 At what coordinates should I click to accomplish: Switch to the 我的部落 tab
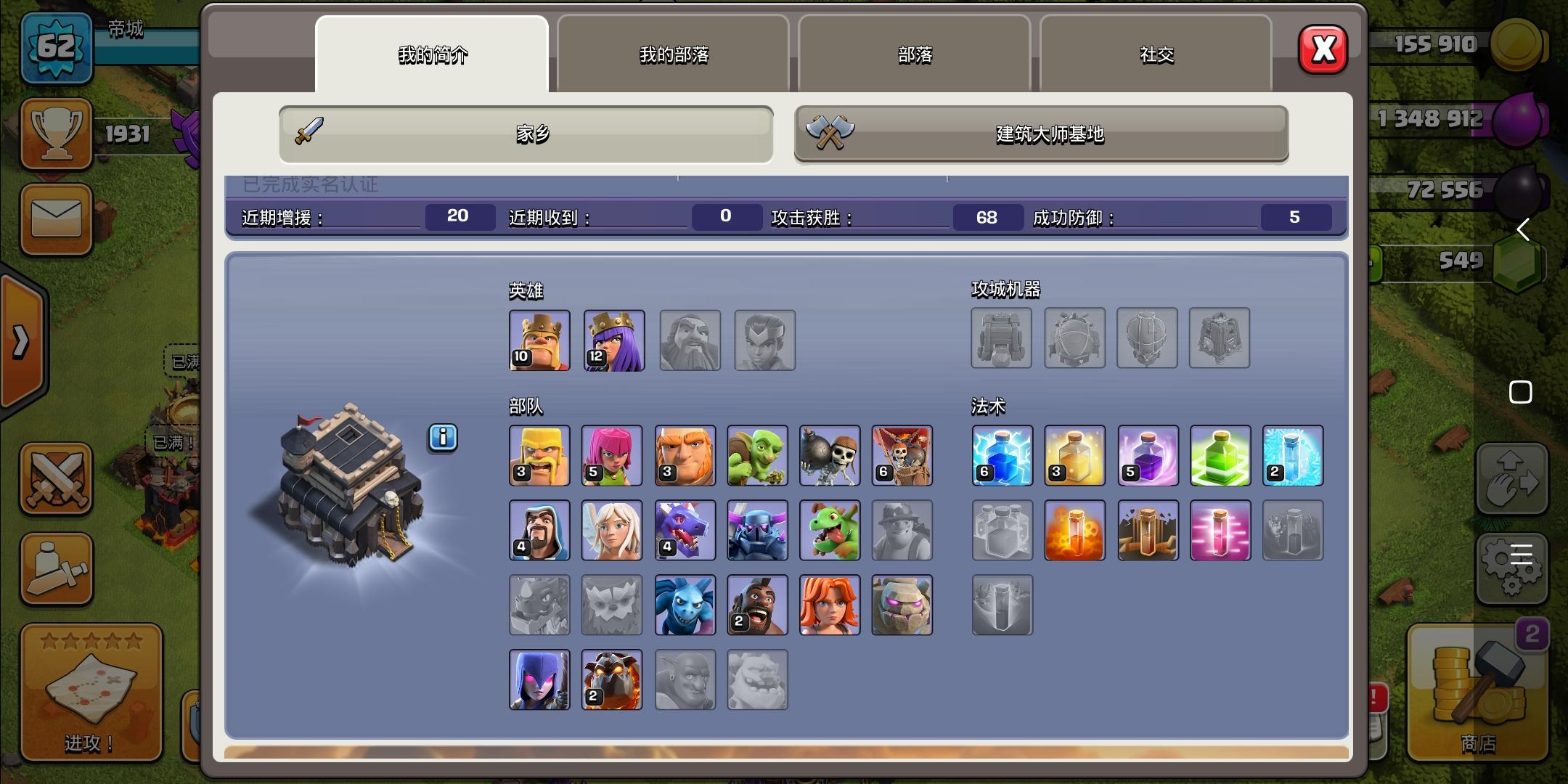tap(674, 54)
